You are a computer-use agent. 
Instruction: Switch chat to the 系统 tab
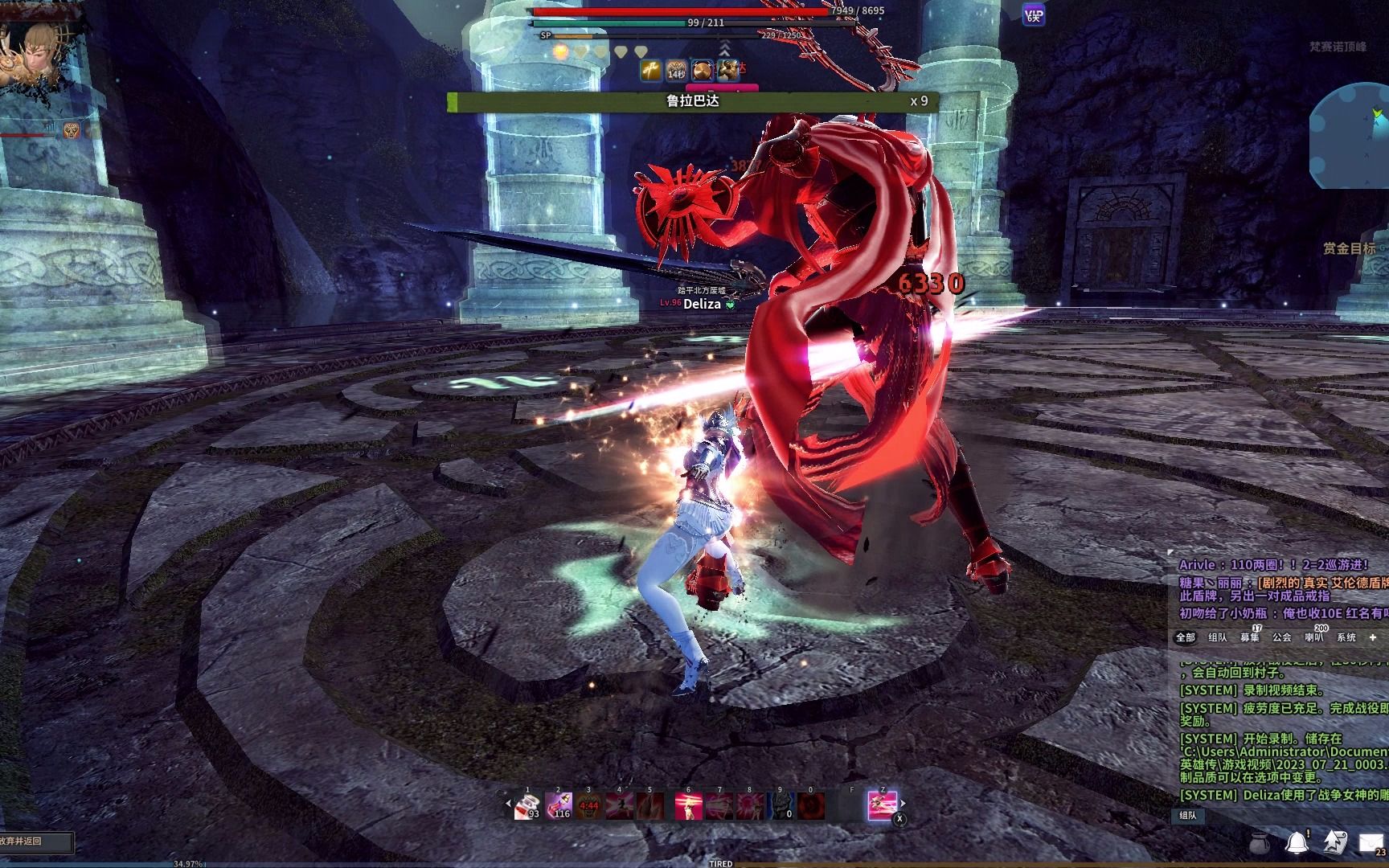click(1346, 637)
